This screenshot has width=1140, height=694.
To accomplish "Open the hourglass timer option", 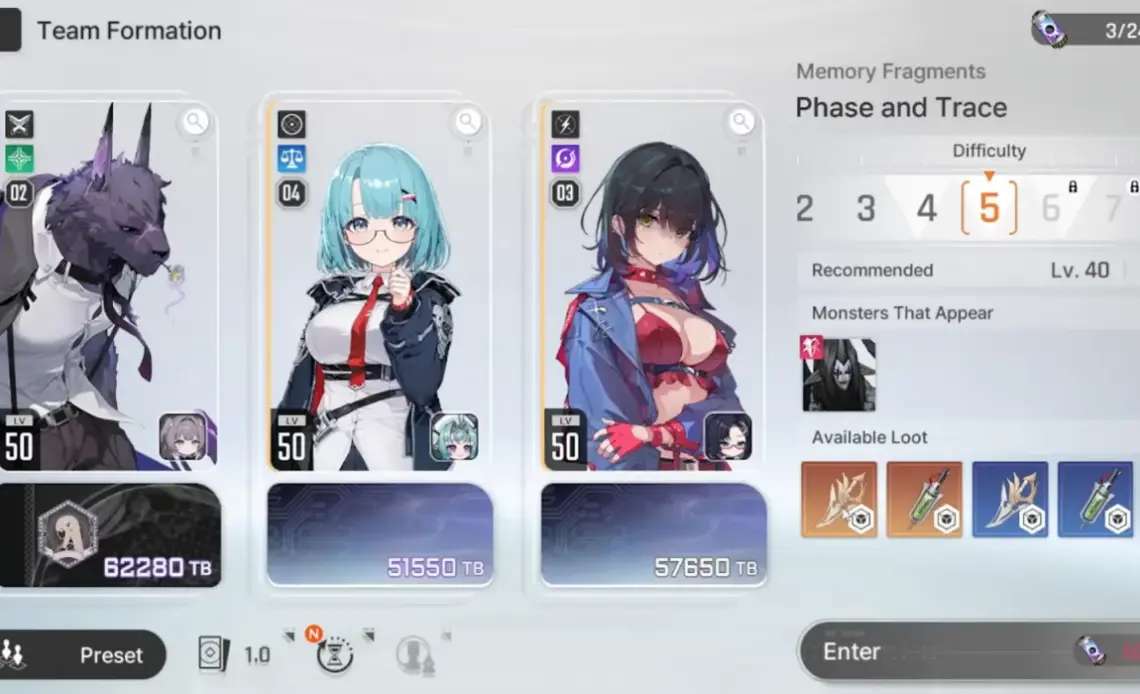I will pyautogui.click(x=334, y=655).
